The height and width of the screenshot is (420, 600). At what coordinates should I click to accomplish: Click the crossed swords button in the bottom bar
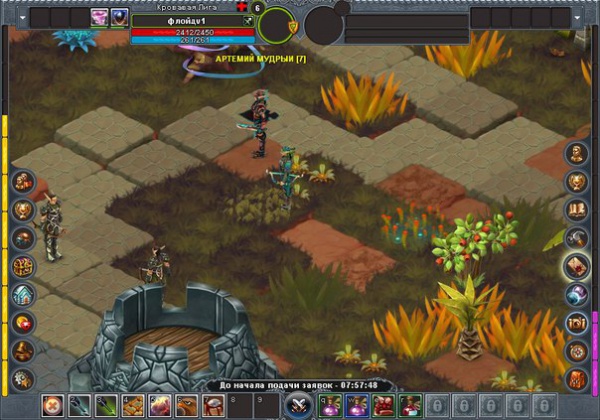click(x=297, y=406)
